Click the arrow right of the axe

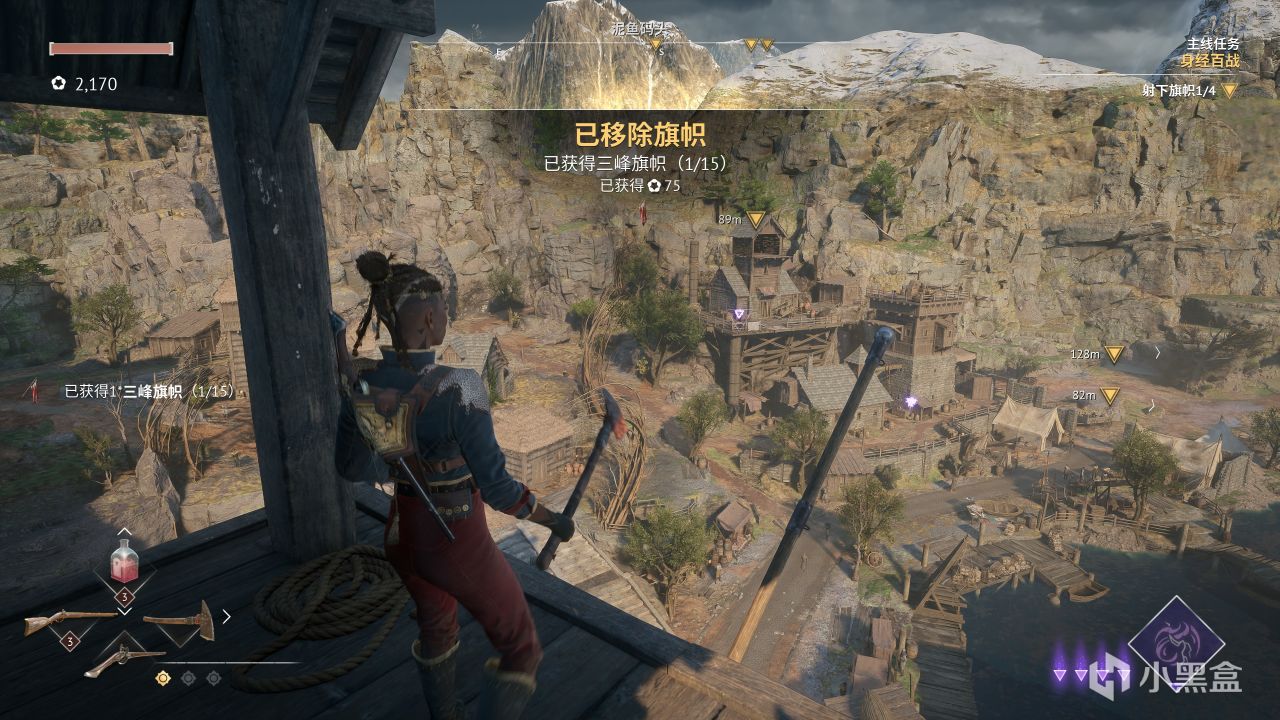(226, 616)
